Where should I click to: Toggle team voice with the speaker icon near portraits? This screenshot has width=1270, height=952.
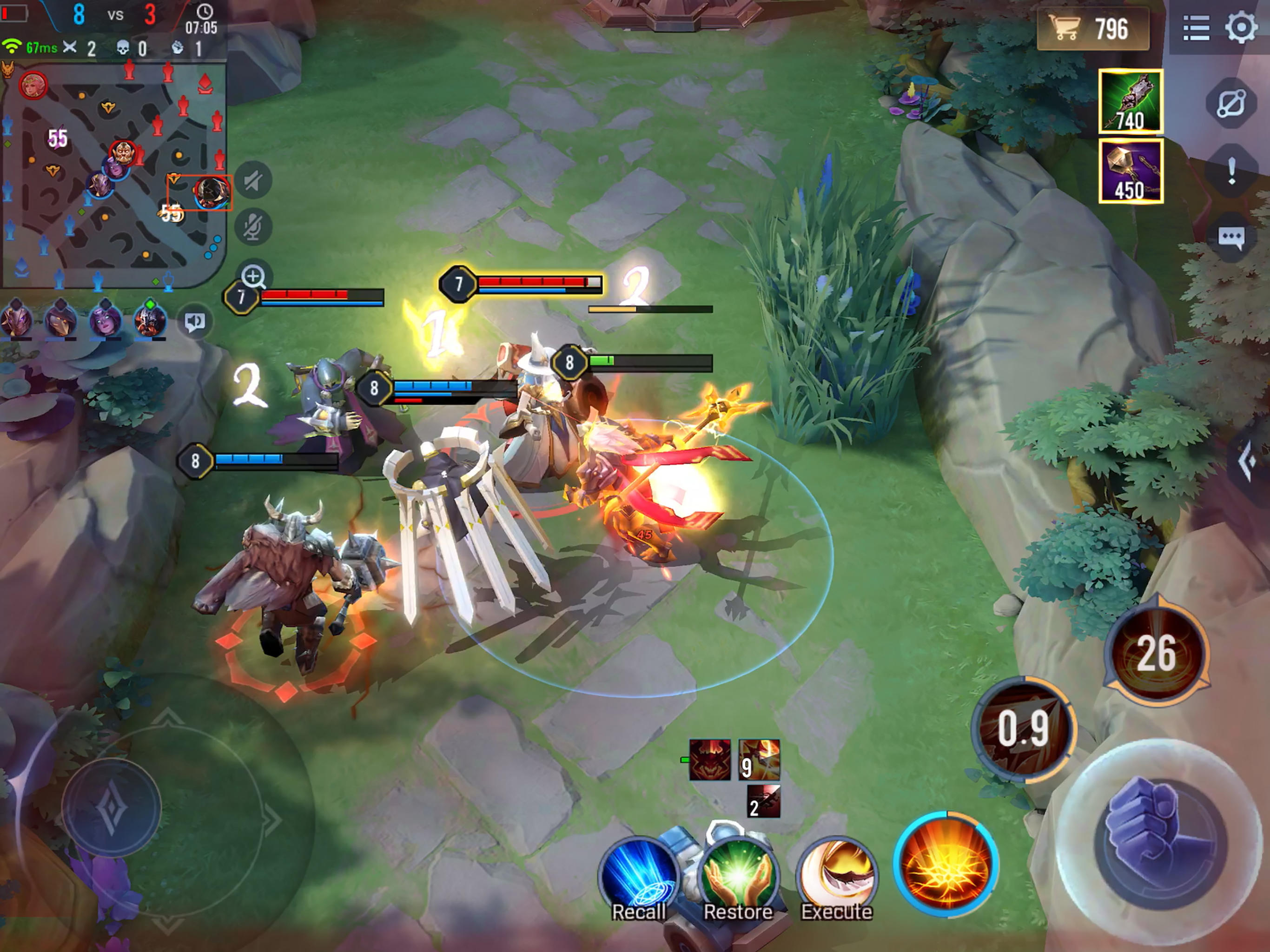point(195,320)
